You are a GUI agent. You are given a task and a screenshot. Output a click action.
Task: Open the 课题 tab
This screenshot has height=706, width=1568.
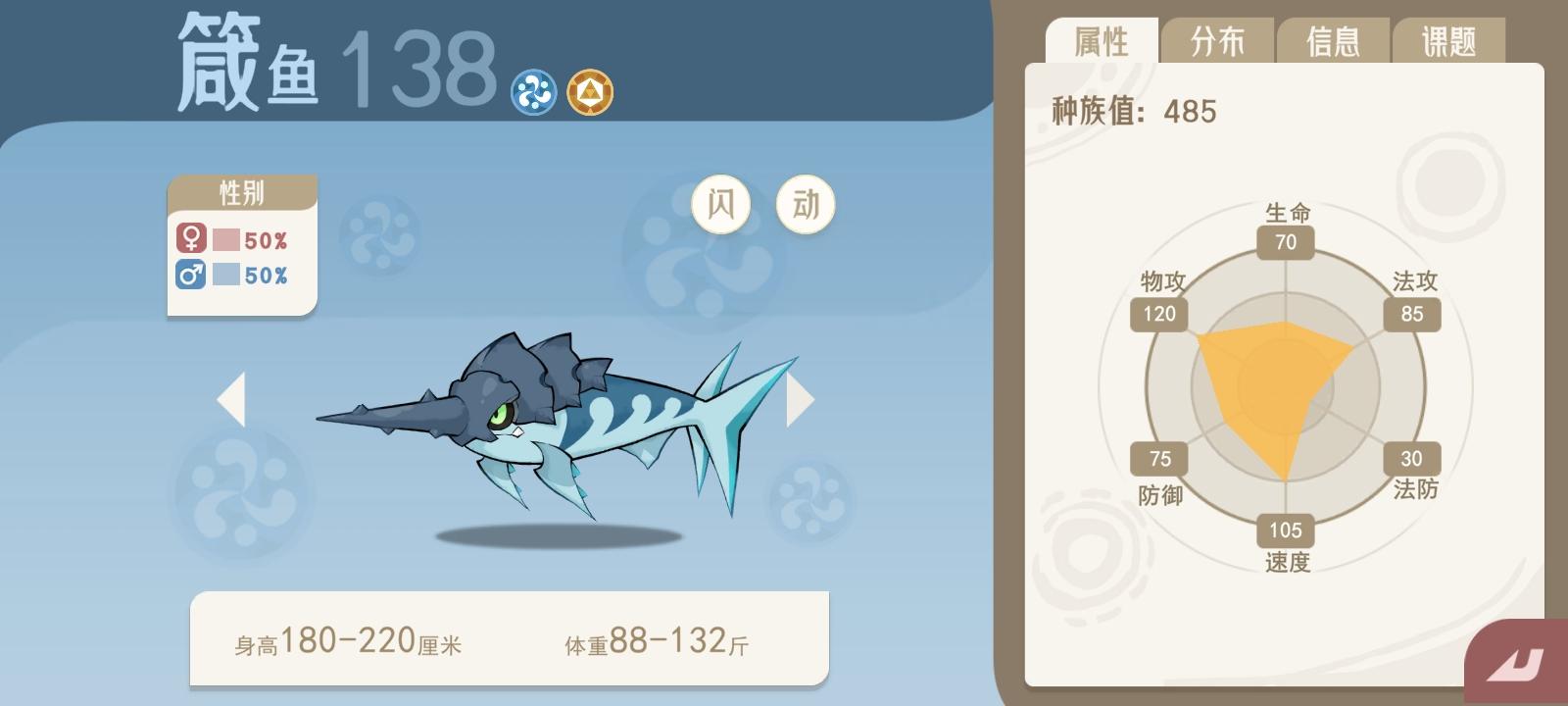1449,40
